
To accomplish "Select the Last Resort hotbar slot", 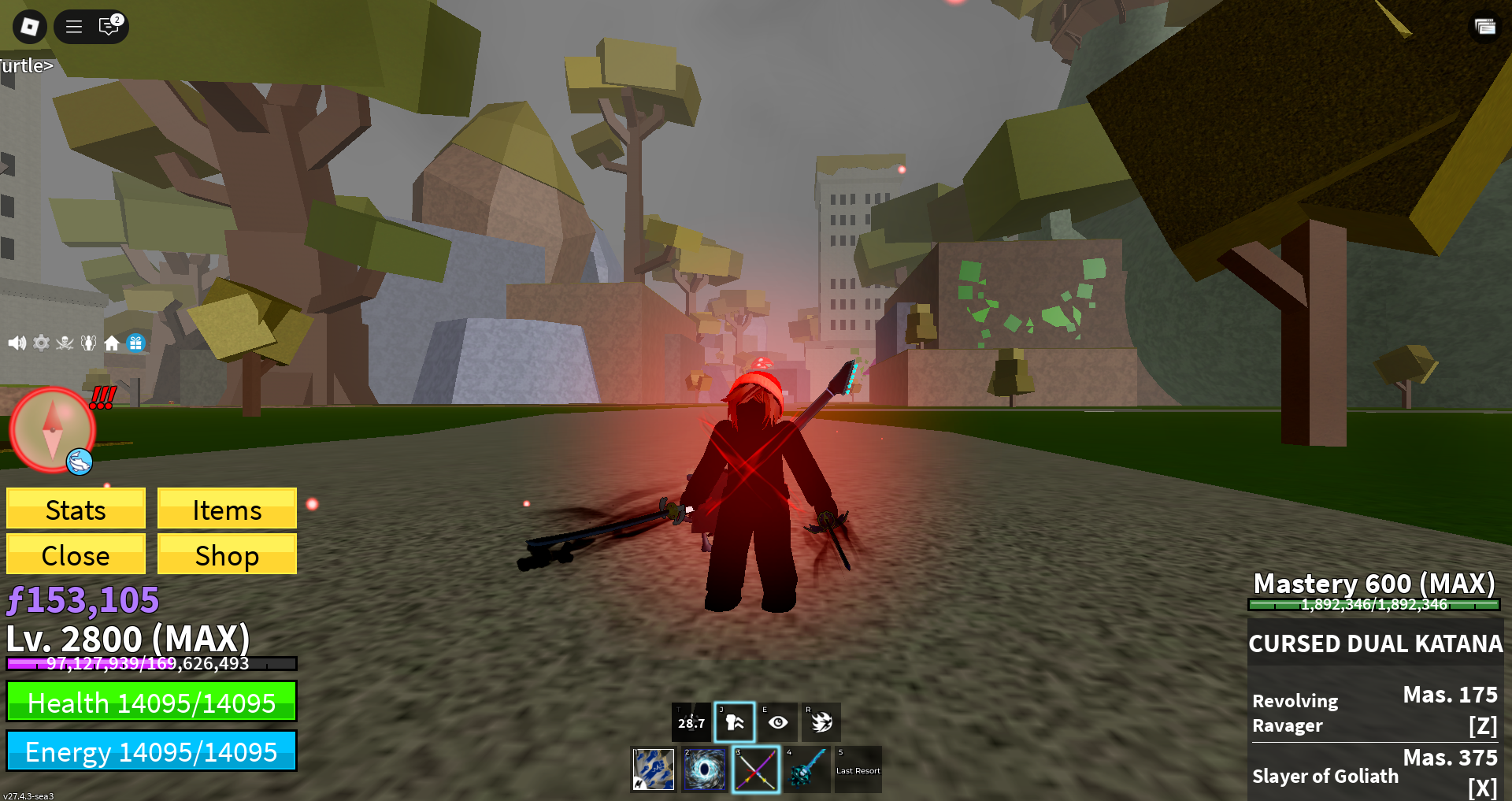I will 858,769.
